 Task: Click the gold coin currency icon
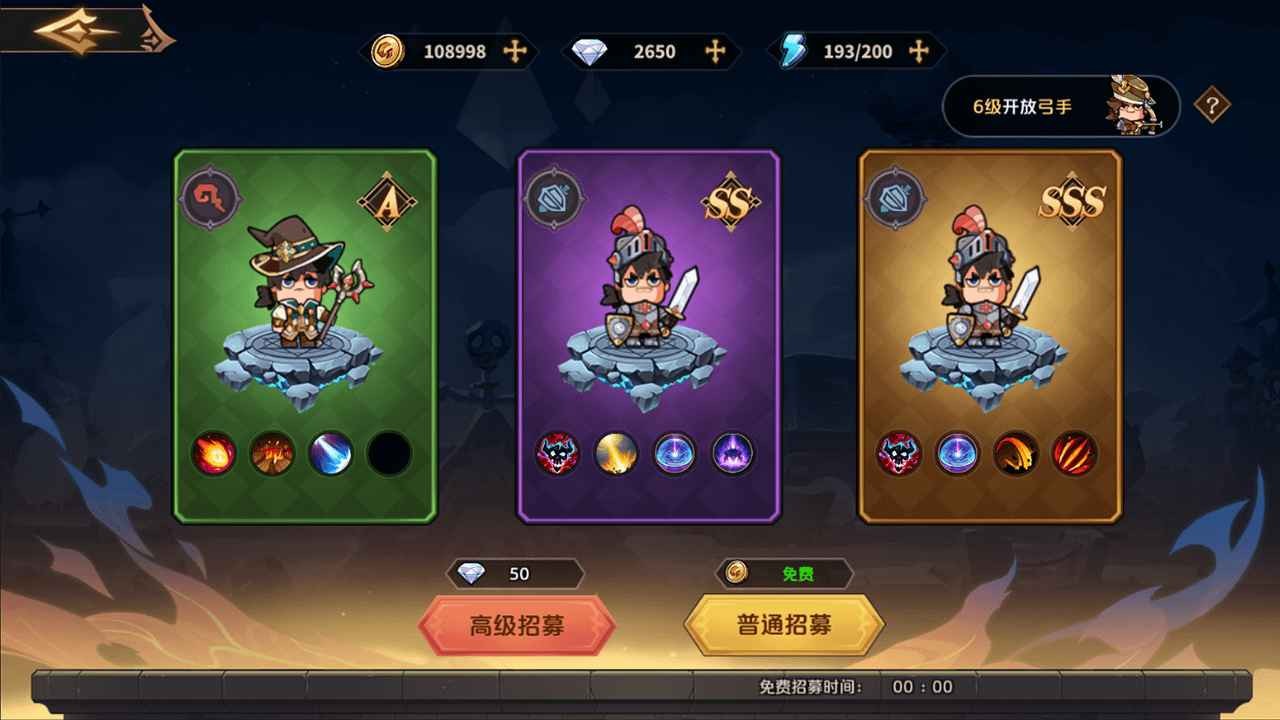tap(389, 48)
